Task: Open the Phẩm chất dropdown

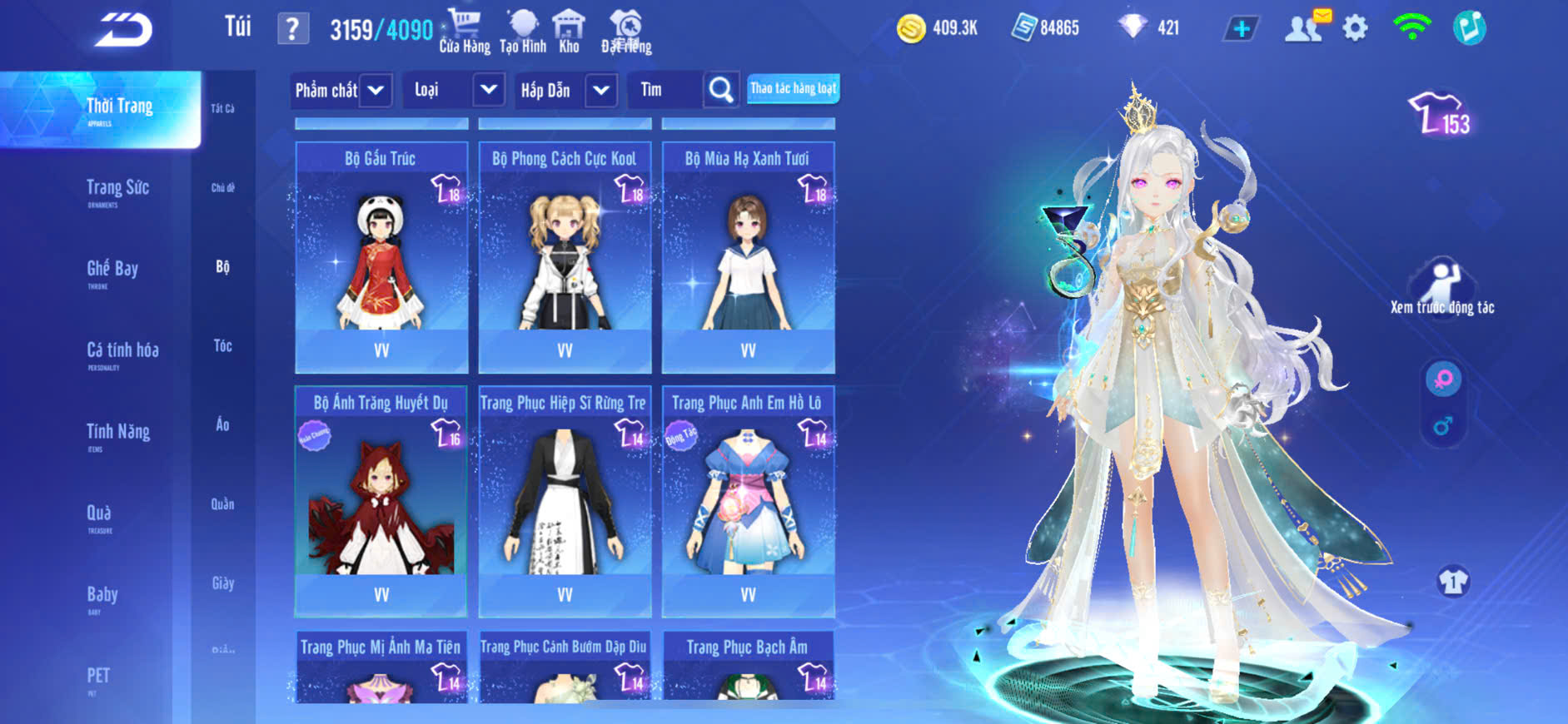Action: click(376, 90)
